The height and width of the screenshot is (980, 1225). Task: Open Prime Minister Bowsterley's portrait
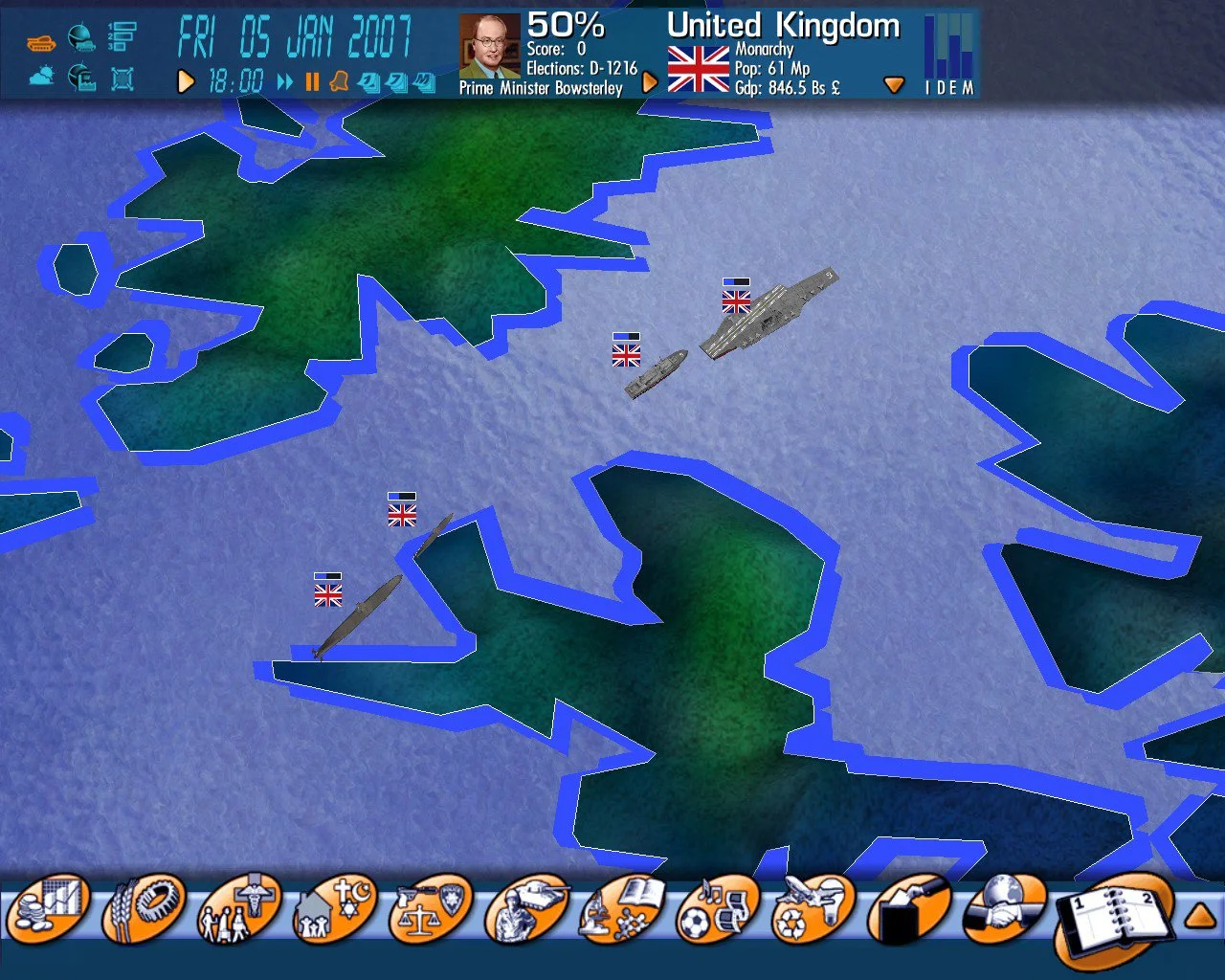pos(489,46)
